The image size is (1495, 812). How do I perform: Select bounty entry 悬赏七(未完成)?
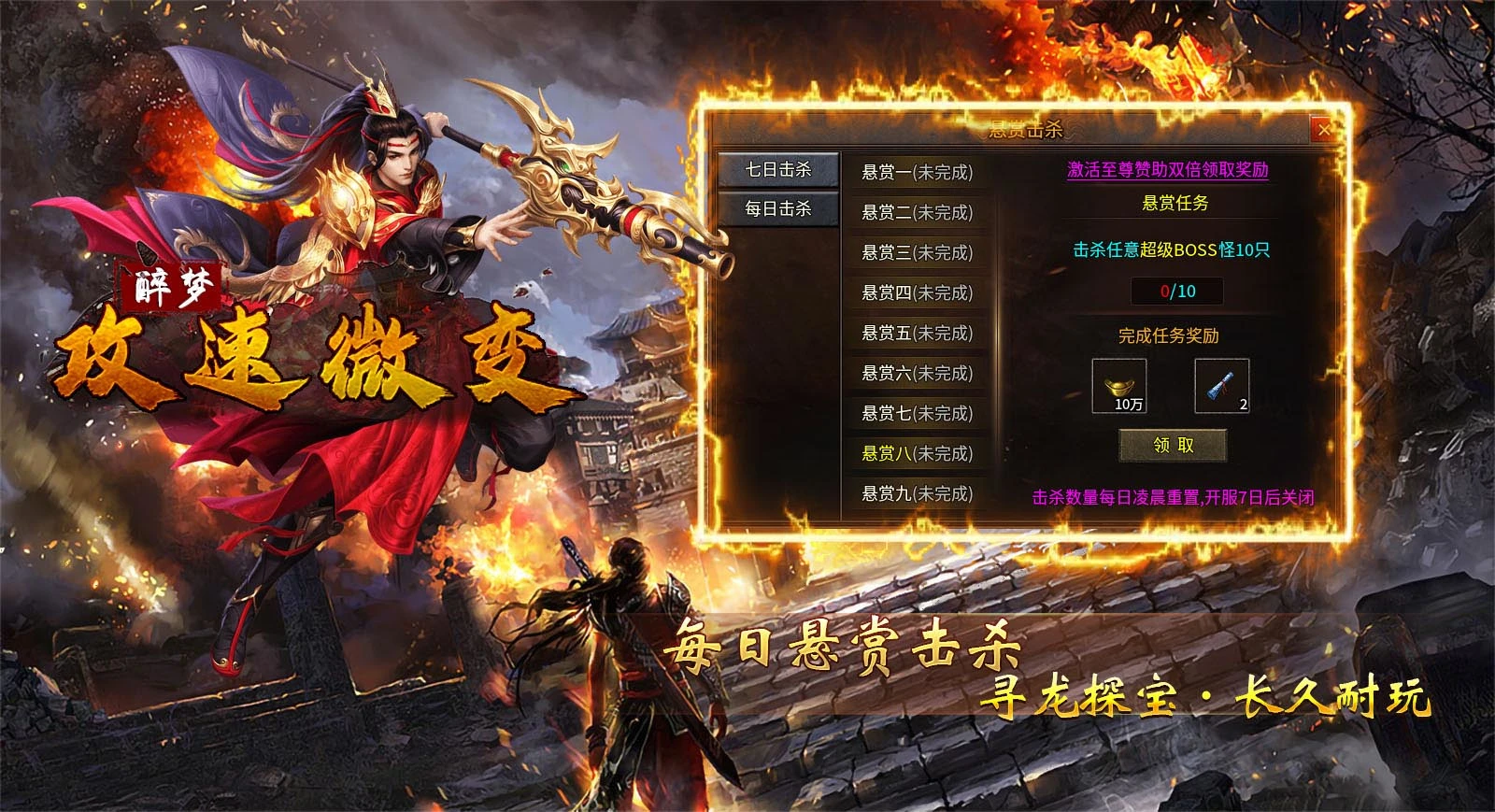tap(920, 414)
